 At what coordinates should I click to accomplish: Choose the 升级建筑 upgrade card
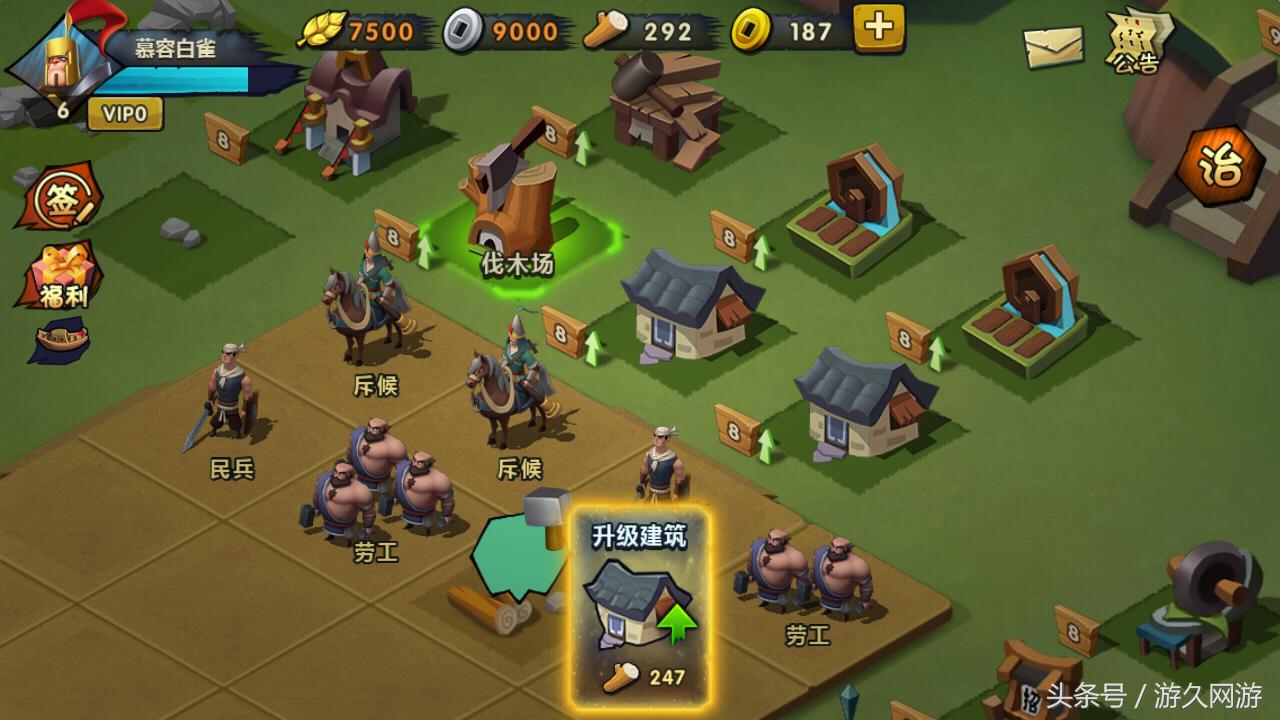[x=640, y=607]
